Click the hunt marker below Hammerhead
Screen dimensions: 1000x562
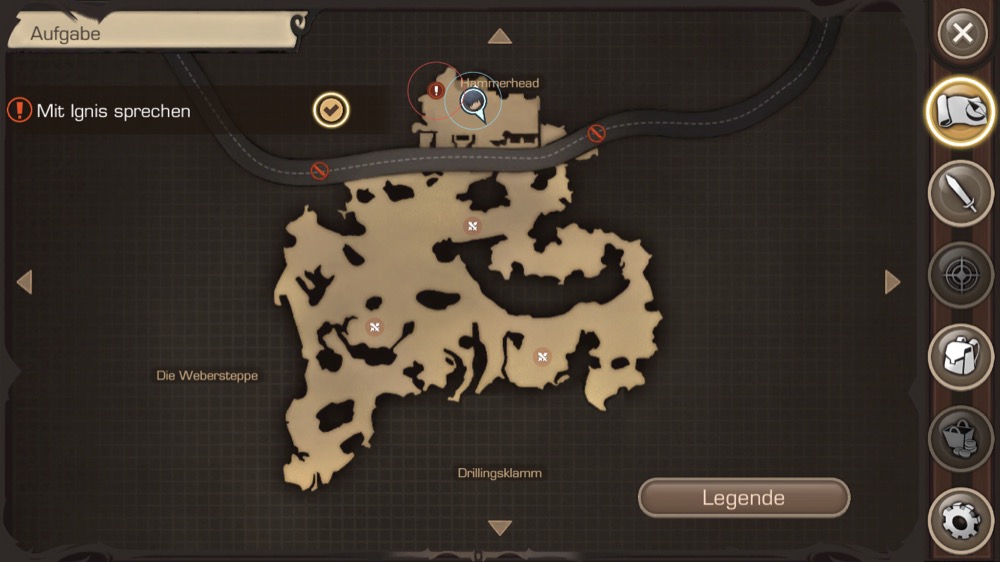coord(473,226)
